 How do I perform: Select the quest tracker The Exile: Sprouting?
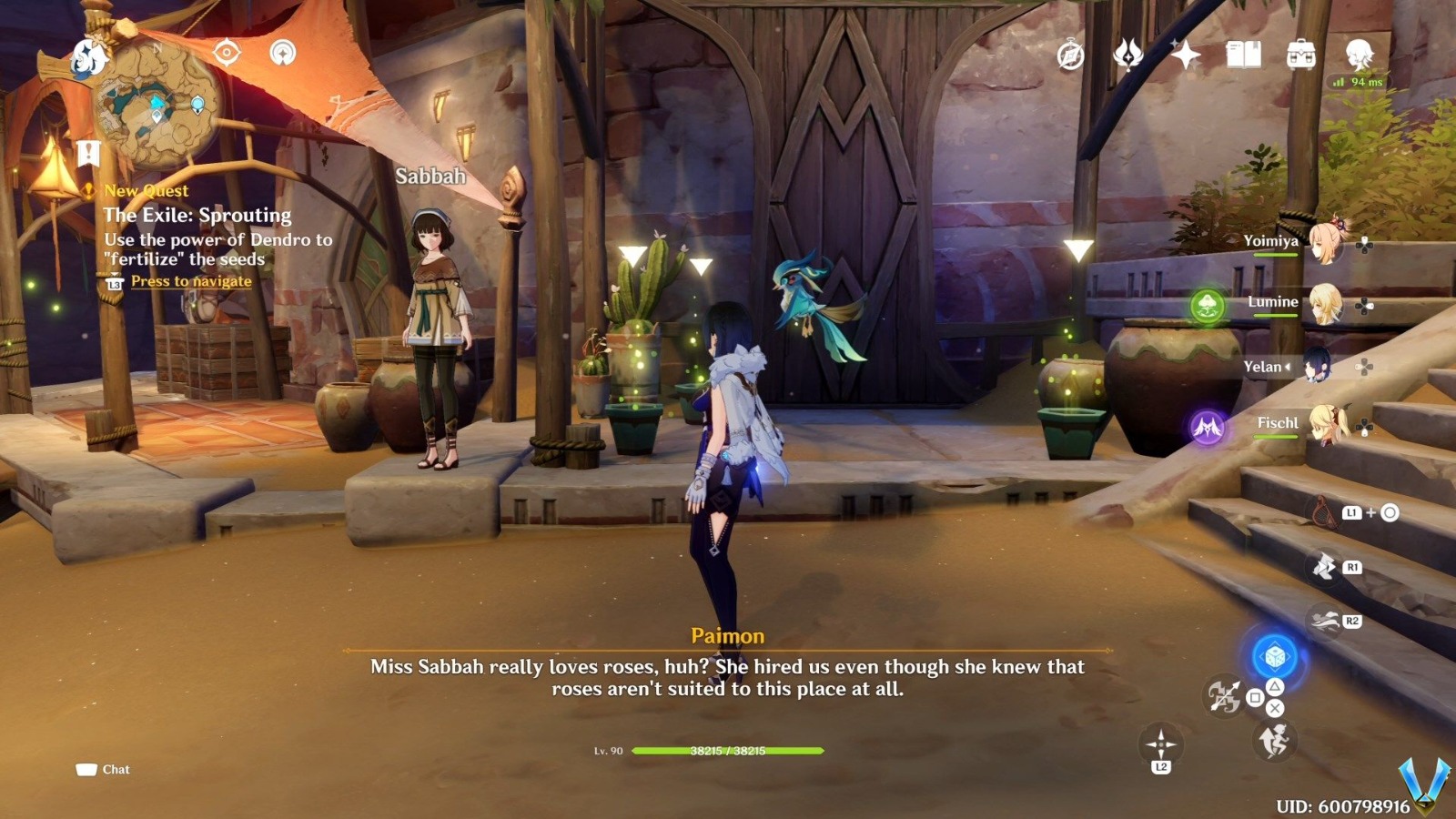[x=197, y=216]
